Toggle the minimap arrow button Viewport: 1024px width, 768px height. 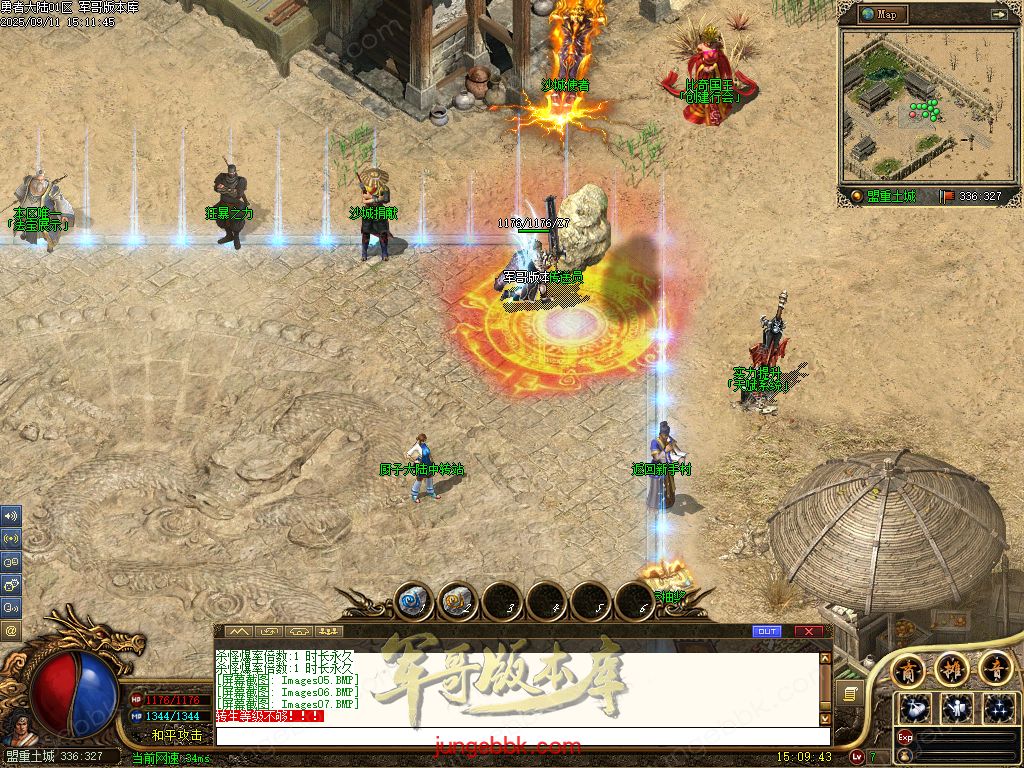(998, 14)
